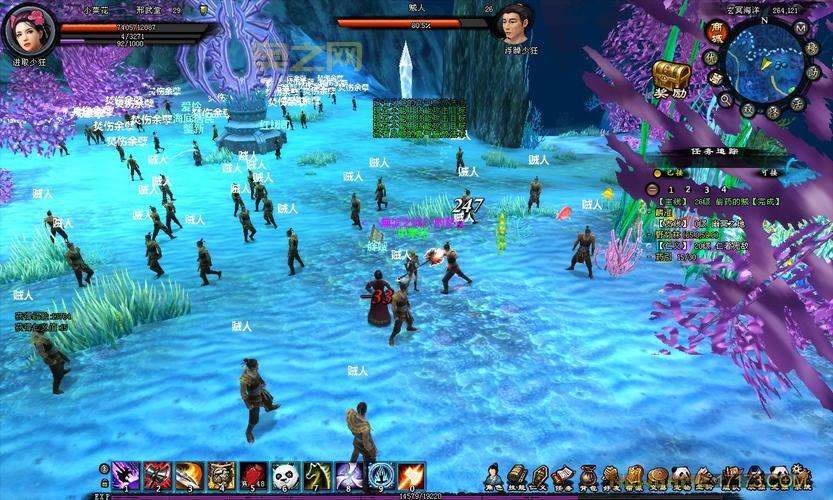The image size is (833, 500).
Task: Click the circular minimap
Action: pos(763,62)
